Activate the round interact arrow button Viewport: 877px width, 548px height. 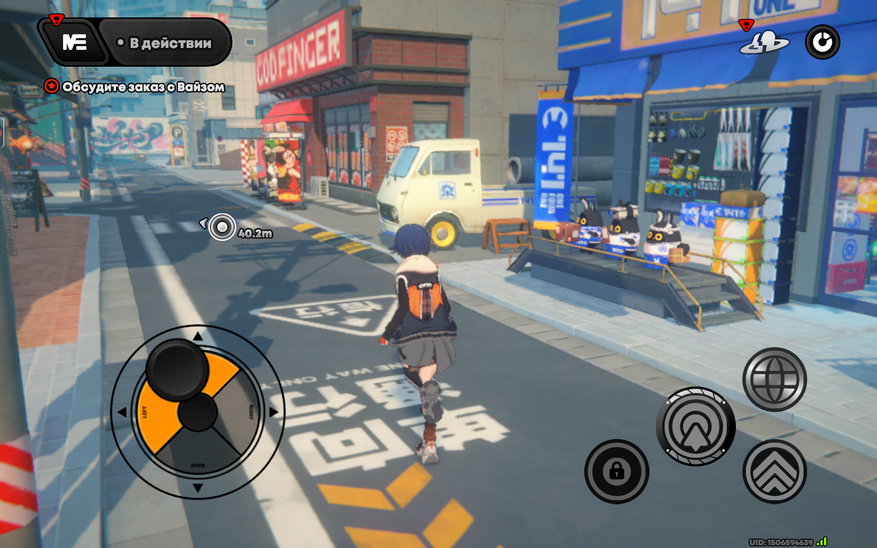click(696, 426)
